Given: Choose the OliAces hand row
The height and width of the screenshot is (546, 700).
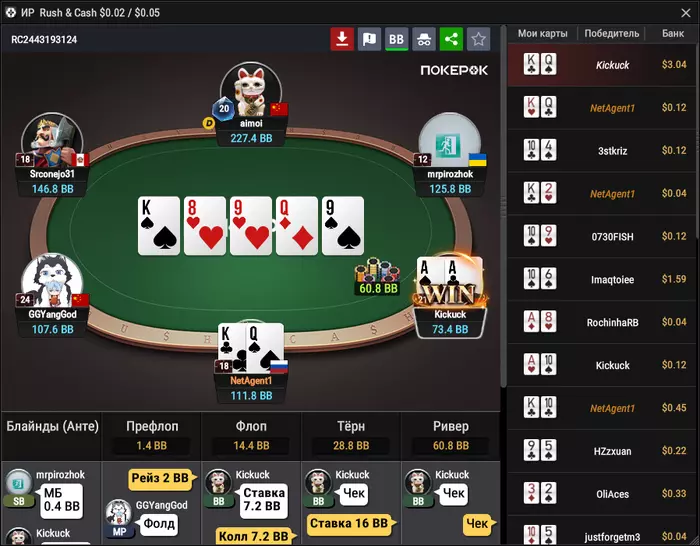Looking at the screenshot, I should point(604,494).
